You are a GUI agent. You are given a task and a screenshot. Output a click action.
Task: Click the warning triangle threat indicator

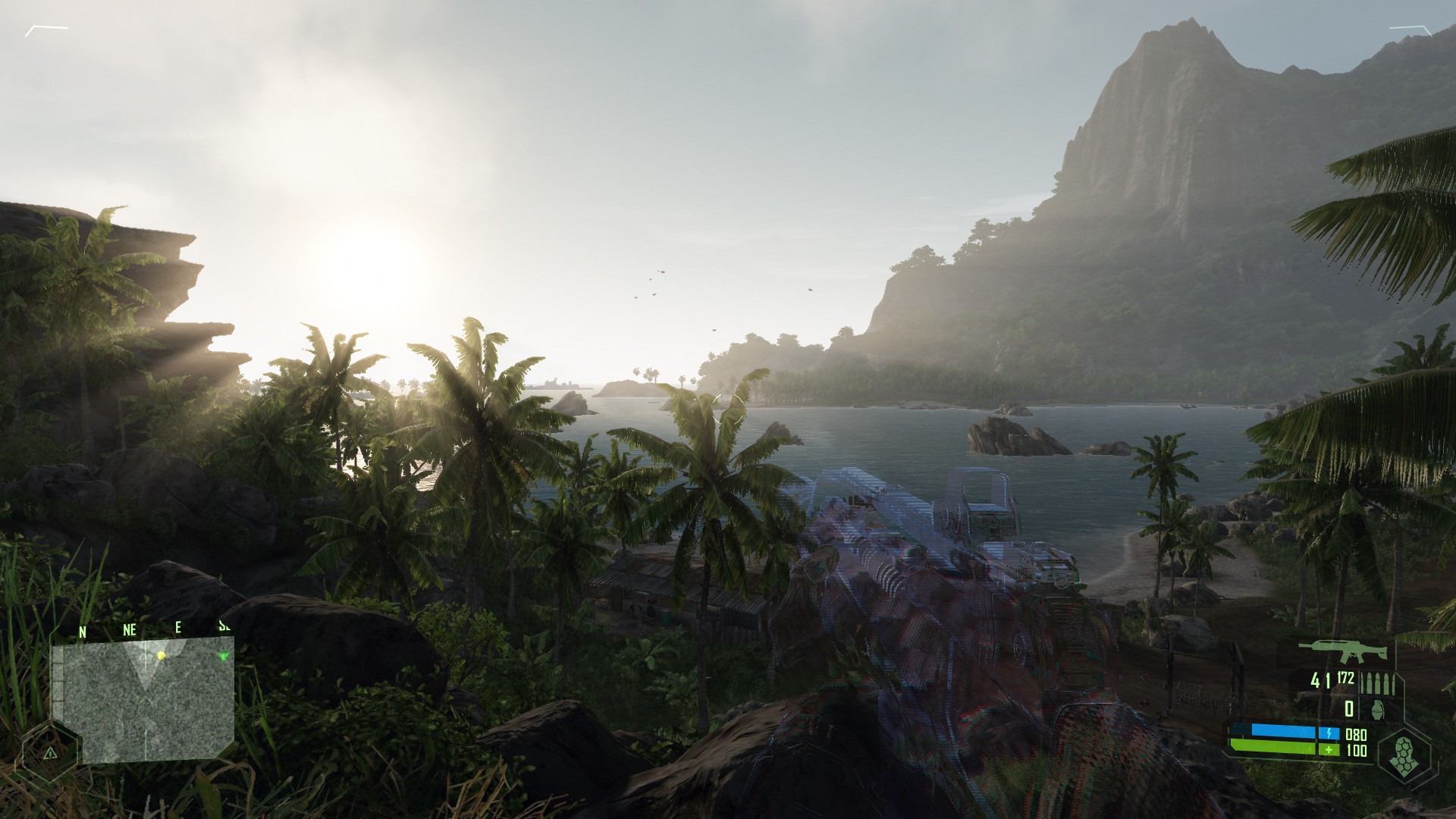50,753
